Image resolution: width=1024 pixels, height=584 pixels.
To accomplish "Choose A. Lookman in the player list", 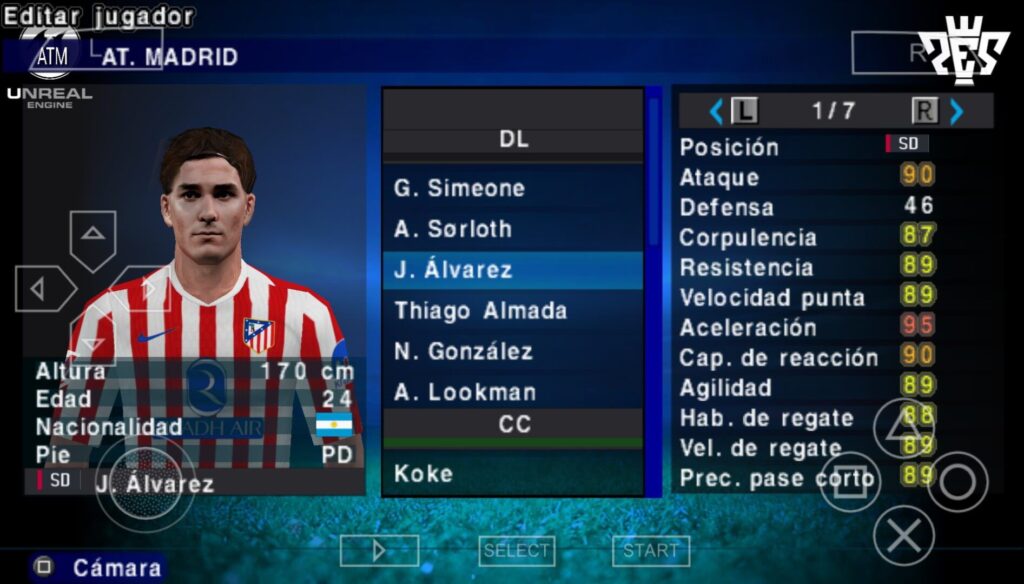I will [512, 392].
